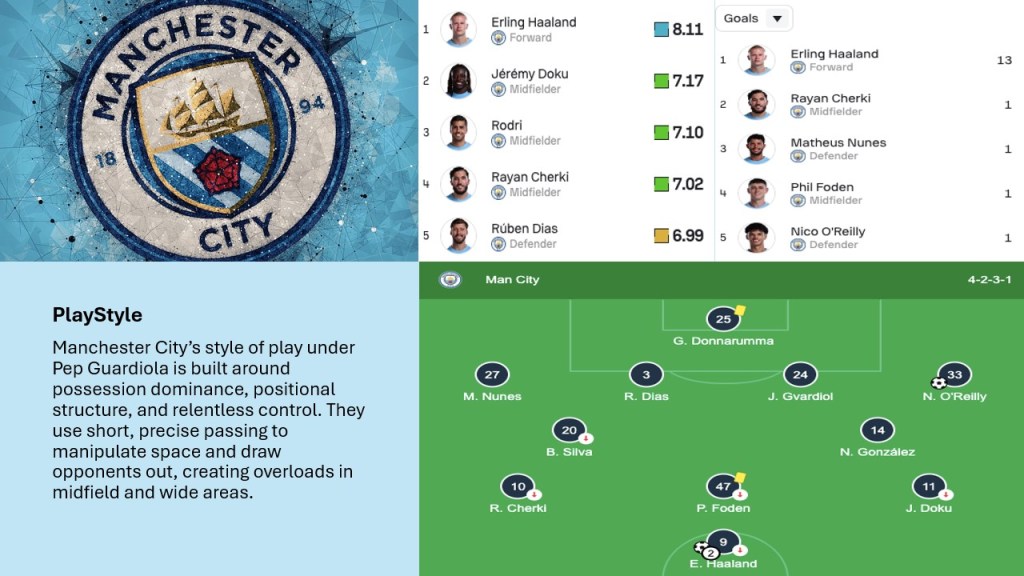Viewport: 1024px width, 576px height.
Task: Choose Nico O'Reilly's goals list row
Action: click(x=865, y=237)
